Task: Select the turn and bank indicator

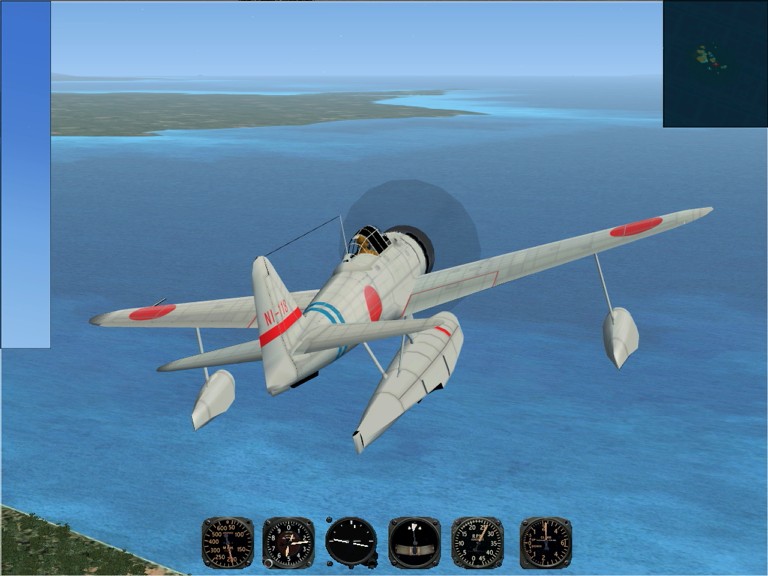Action: 414,542
